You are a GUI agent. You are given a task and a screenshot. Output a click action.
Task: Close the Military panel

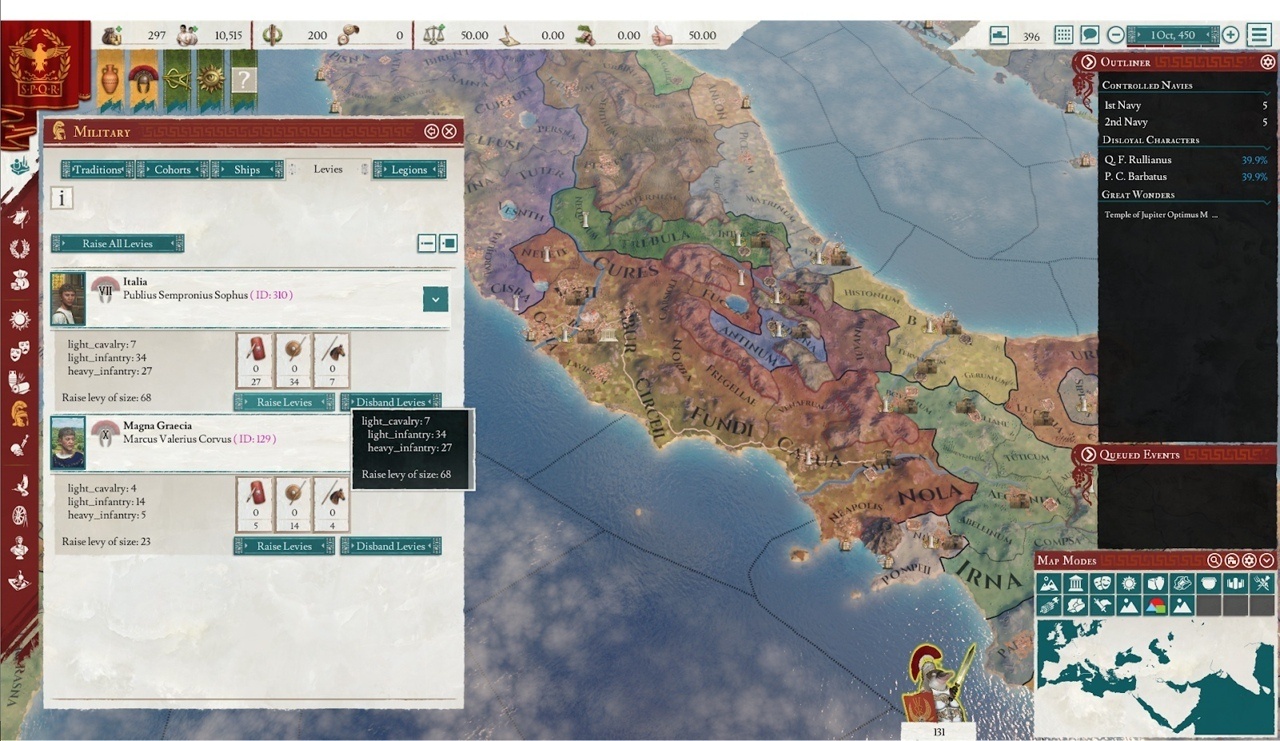[x=449, y=131]
